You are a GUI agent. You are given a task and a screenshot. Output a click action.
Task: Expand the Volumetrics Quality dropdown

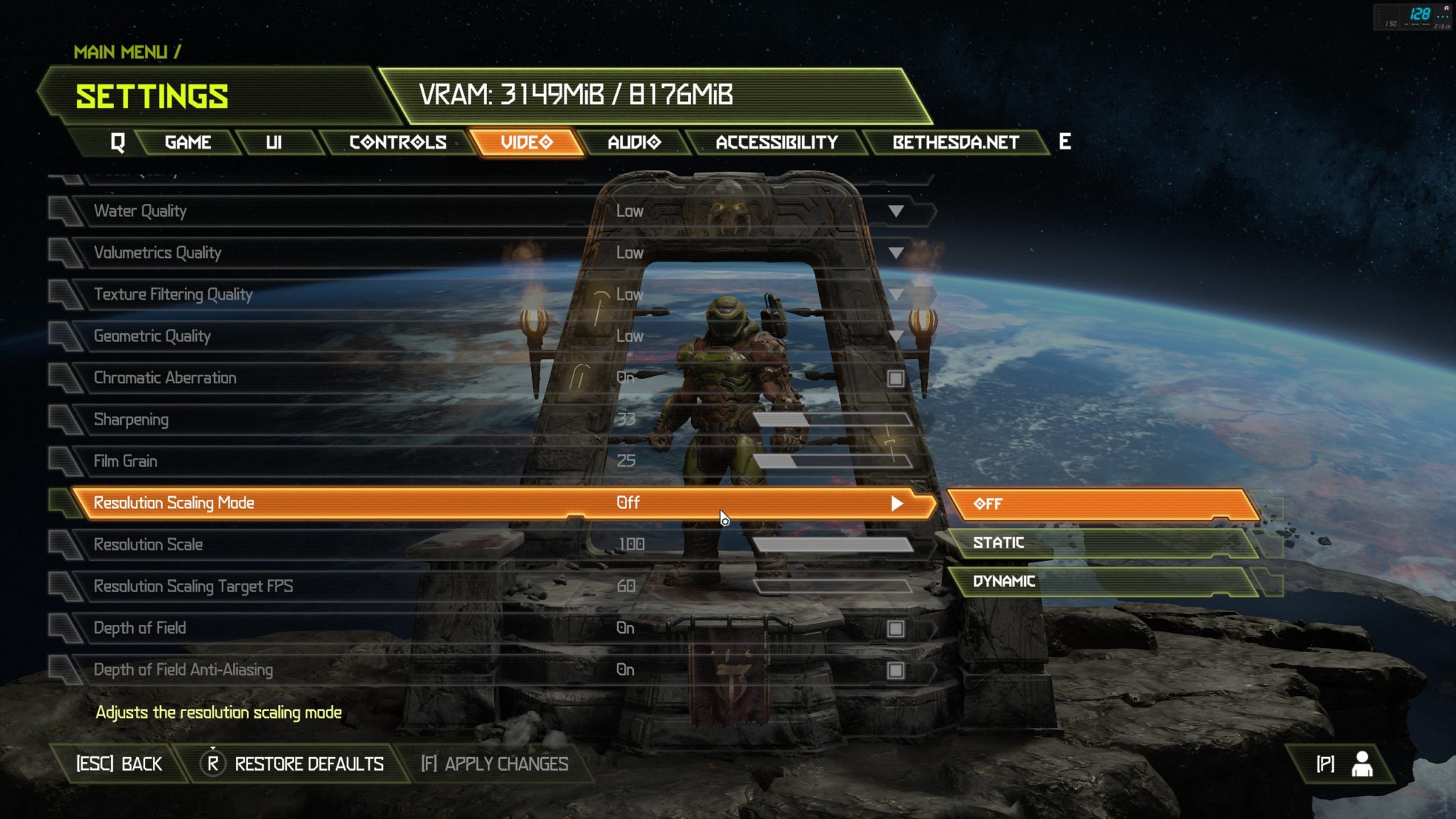point(896,253)
